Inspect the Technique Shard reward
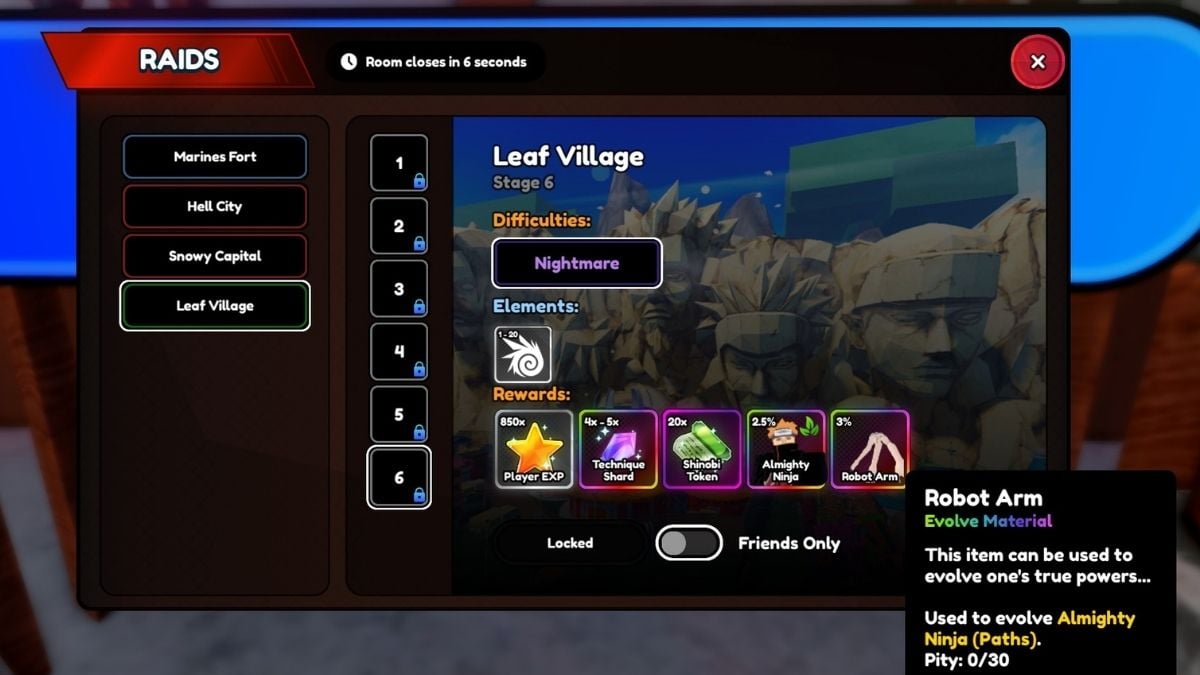Image resolution: width=1200 pixels, height=675 pixels. point(618,449)
